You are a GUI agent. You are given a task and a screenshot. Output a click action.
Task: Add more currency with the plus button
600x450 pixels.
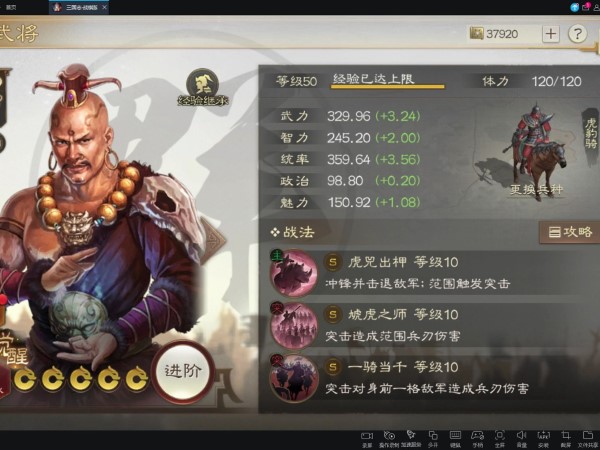click(551, 33)
